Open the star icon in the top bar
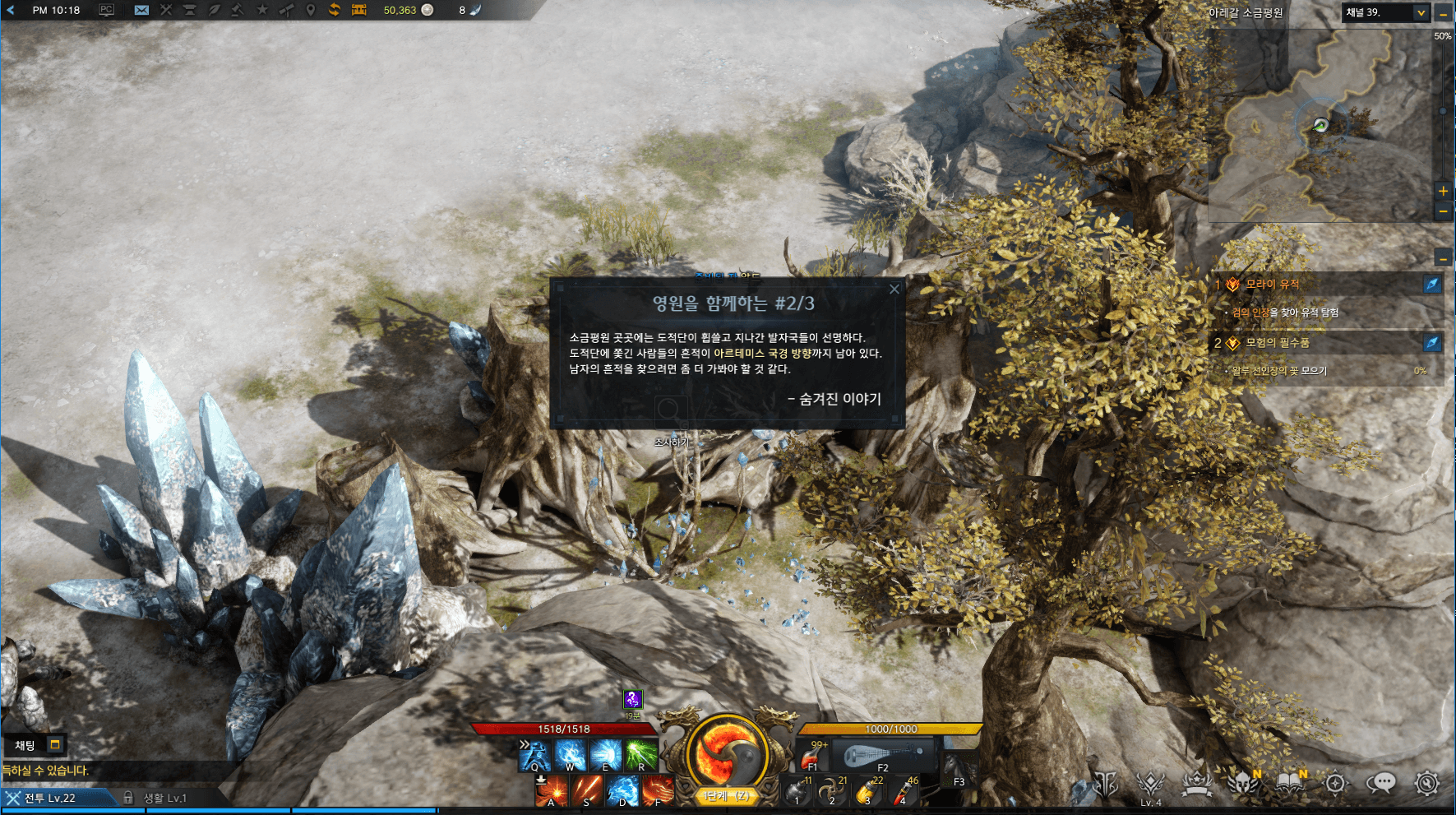The width and height of the screenshot is (1456, 815). [262, 10]
